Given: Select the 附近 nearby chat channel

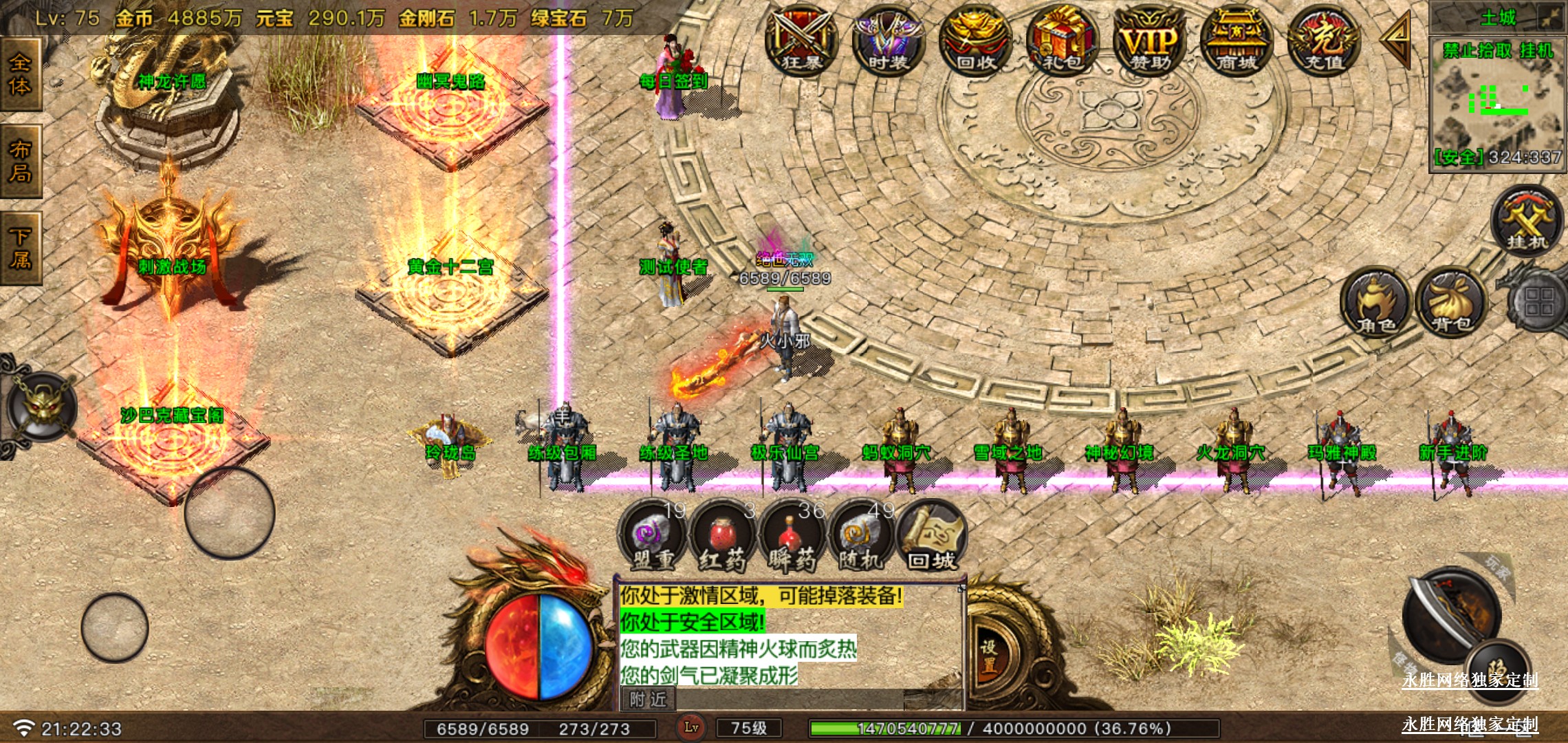Looking at the screenshot, I should pos(648,700).
